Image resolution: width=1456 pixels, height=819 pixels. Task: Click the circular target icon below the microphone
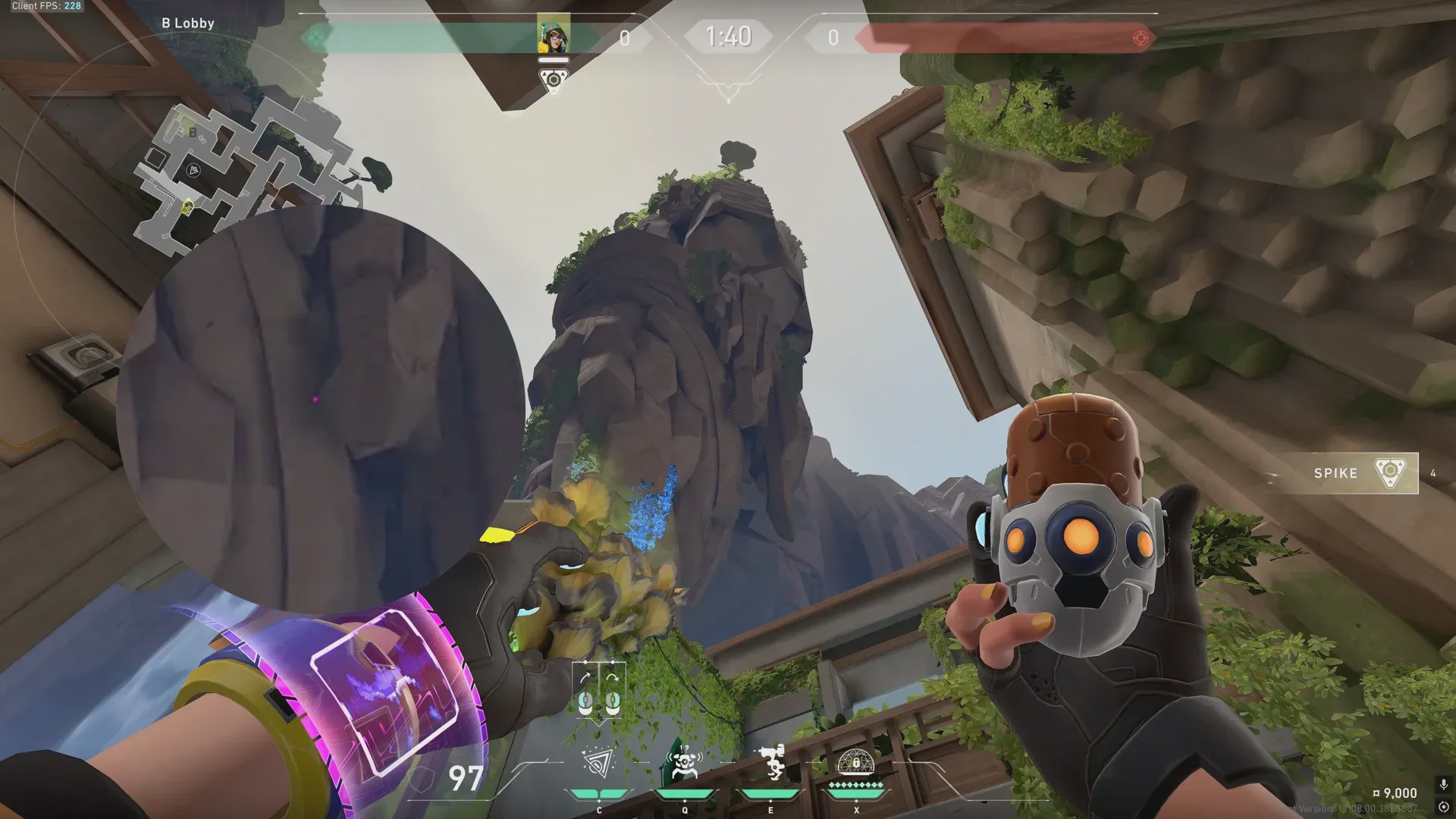(x=1443, y=807)
